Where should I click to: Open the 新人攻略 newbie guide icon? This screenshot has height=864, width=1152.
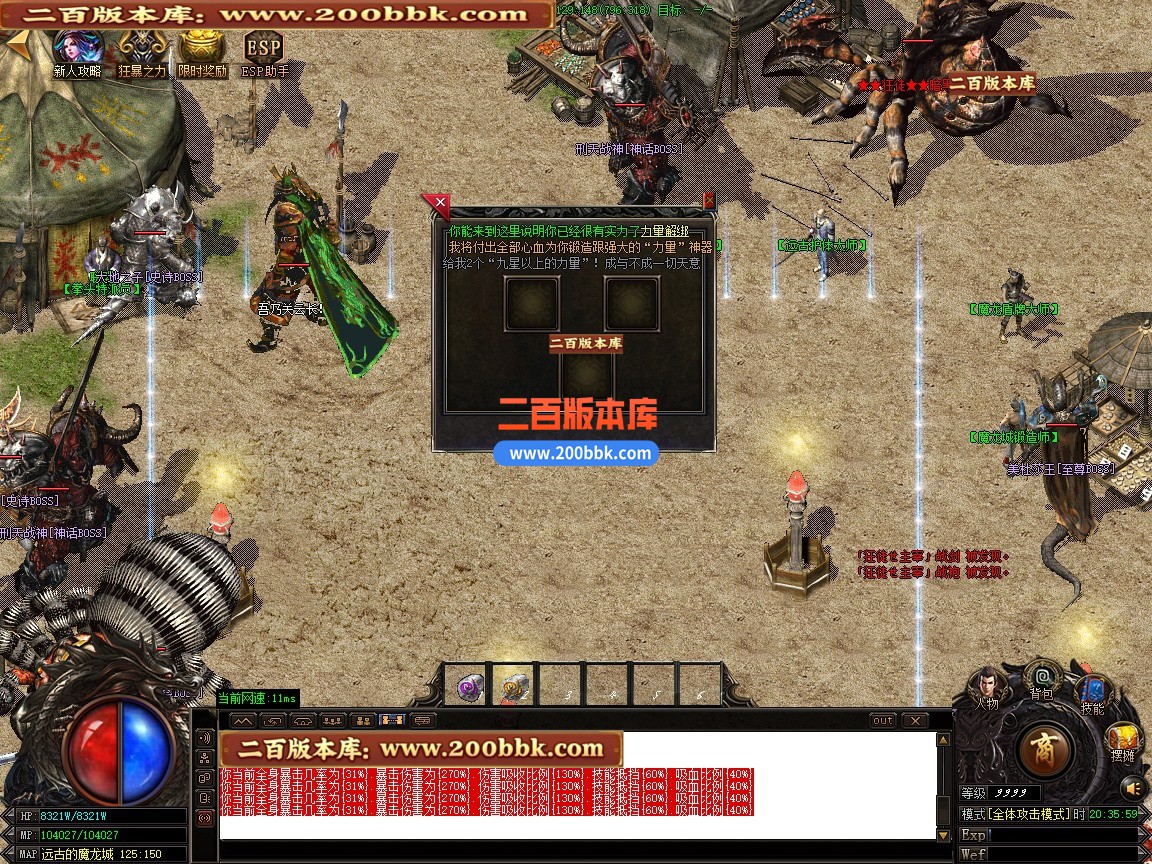pos(77,48)
